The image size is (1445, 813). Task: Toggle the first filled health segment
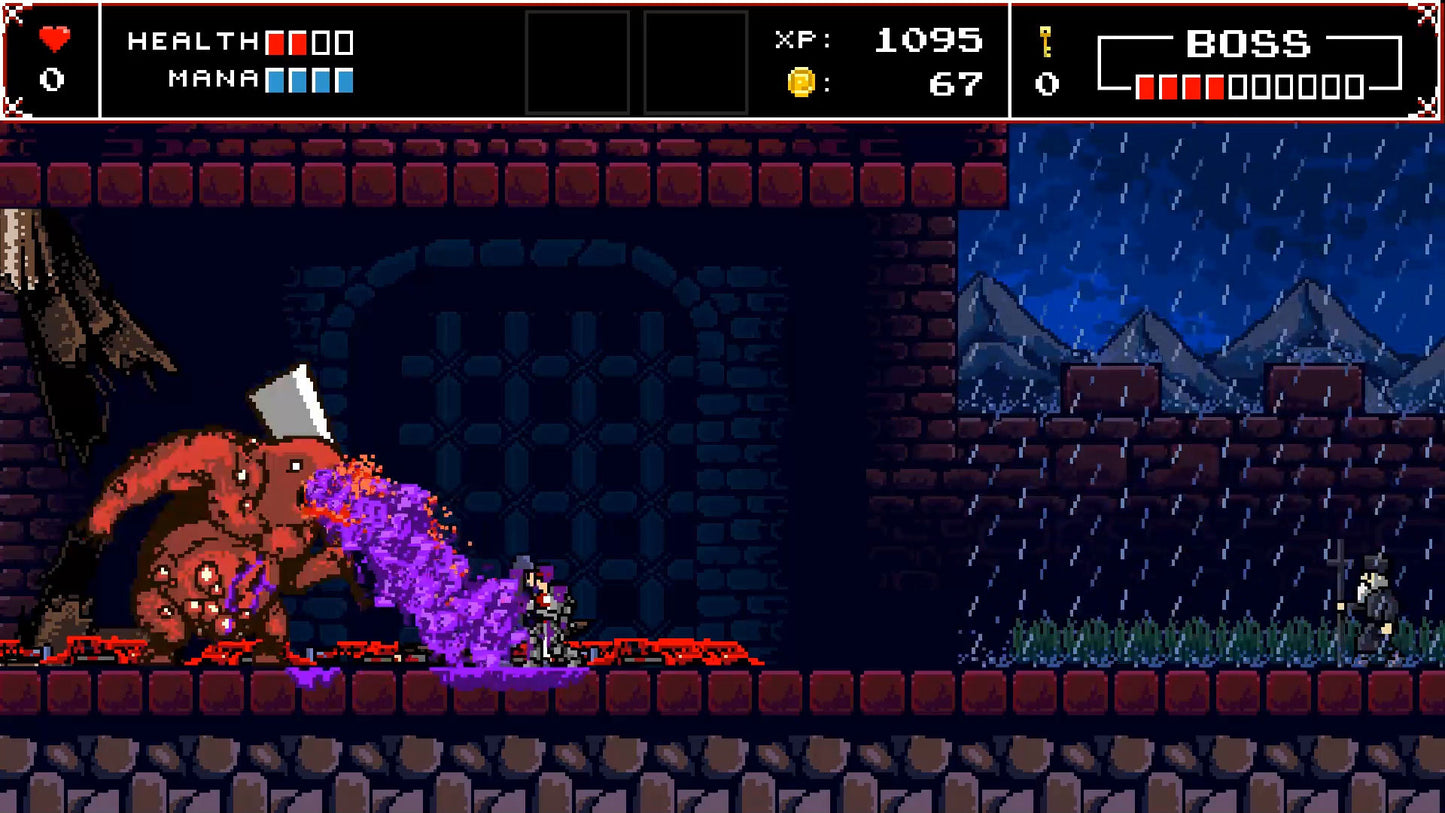pos(275,42)
